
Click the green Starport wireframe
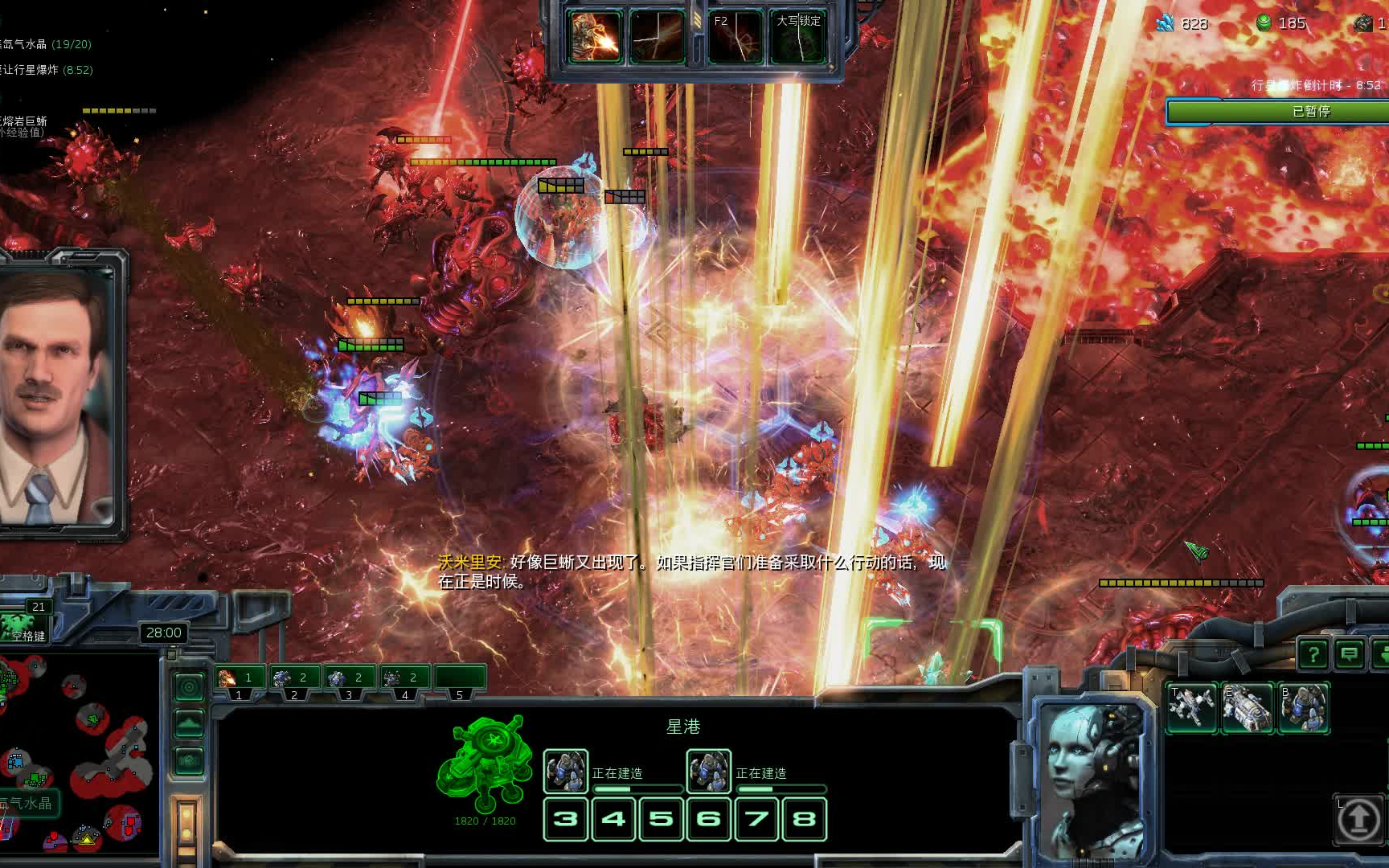484,764
